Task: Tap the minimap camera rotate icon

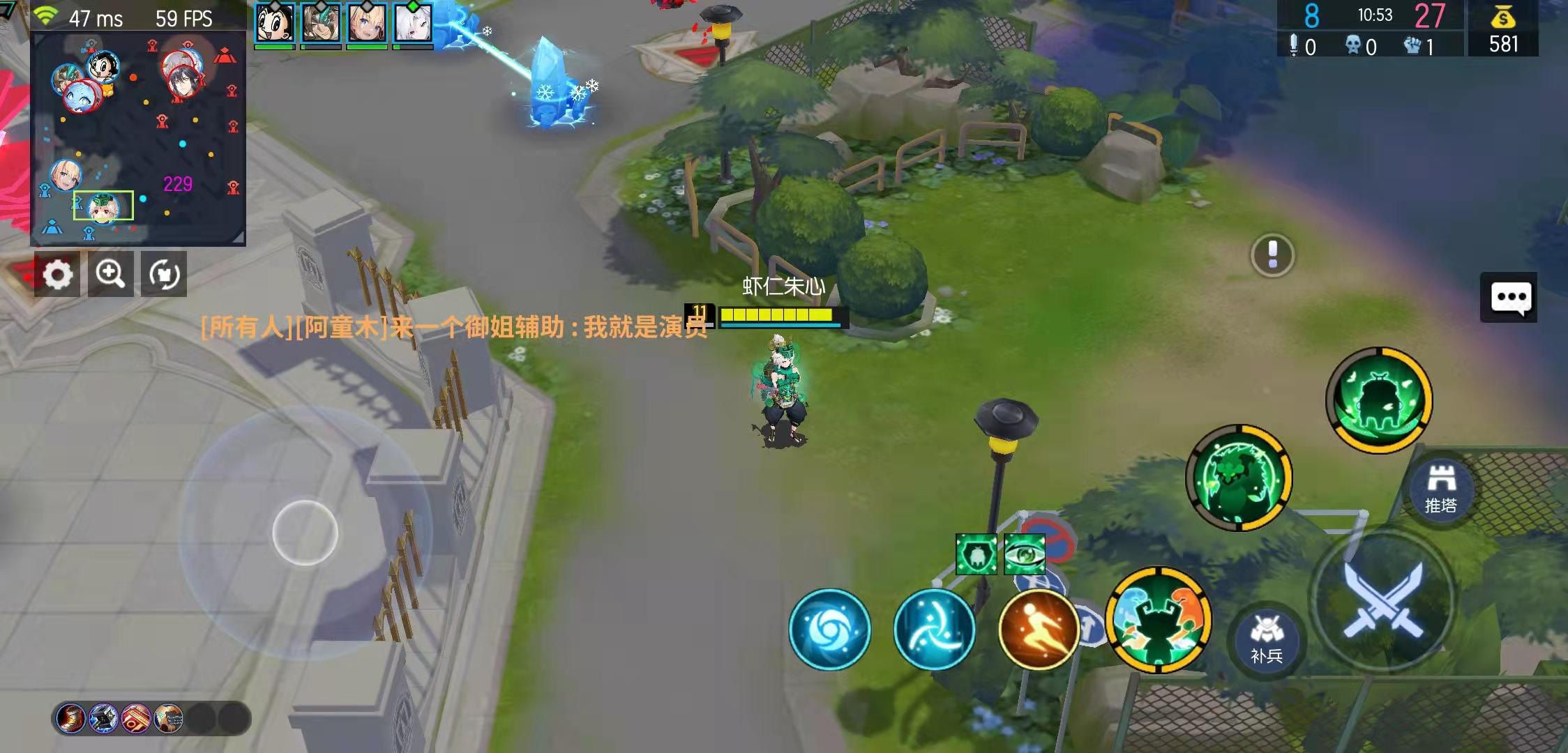Action: click(x=163, y=274)
